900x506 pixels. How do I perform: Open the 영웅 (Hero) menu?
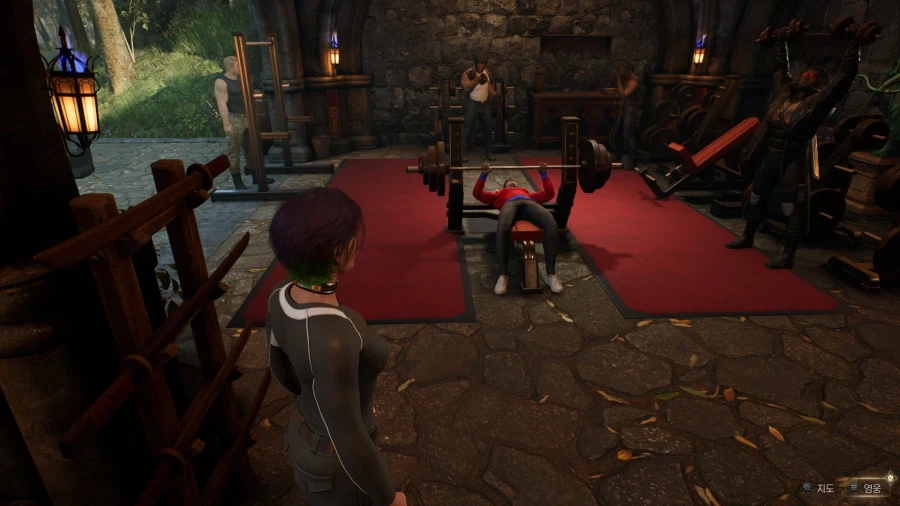(867, 488)
